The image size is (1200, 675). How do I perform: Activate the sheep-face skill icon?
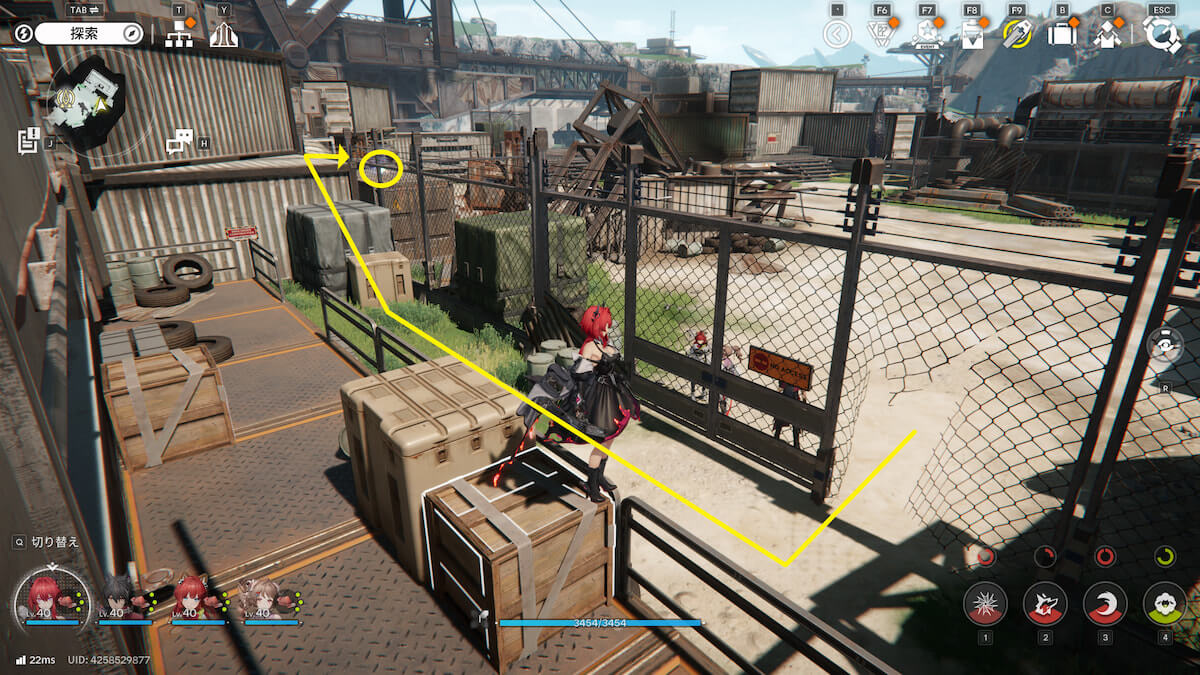[x=1164, y=603]
